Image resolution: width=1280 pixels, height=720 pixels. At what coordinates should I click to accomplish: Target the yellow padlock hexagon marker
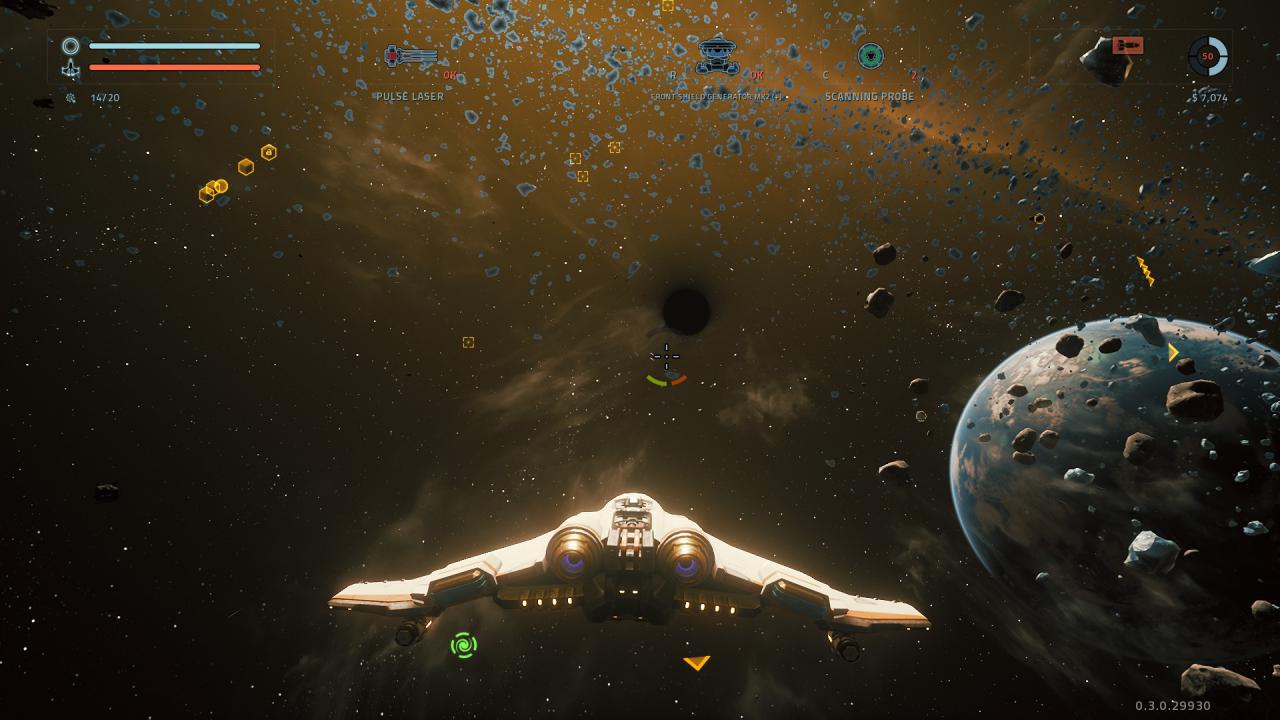pos(268,152)
